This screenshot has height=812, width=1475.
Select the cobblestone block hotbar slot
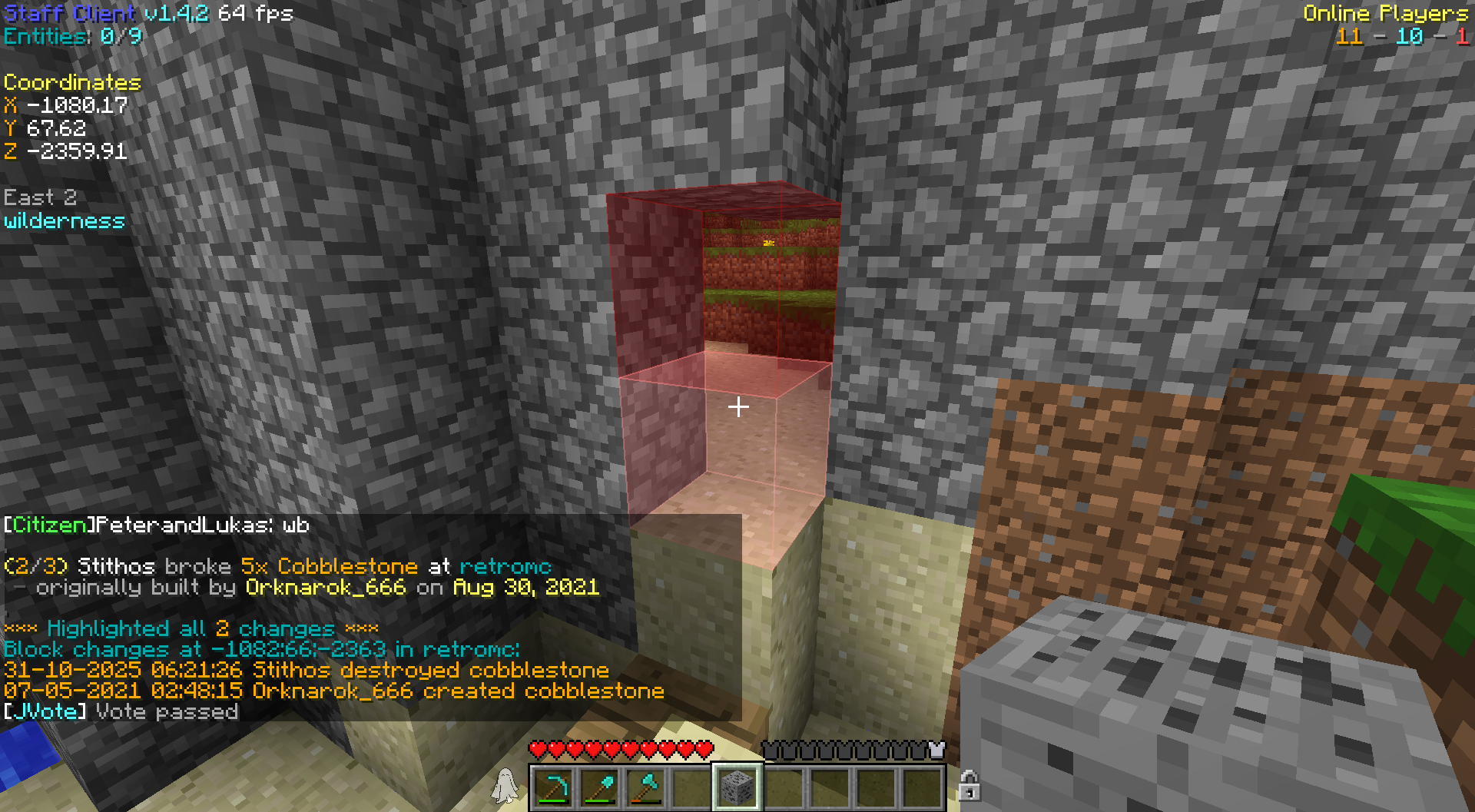pyautogui.click(x=737, y=787)
